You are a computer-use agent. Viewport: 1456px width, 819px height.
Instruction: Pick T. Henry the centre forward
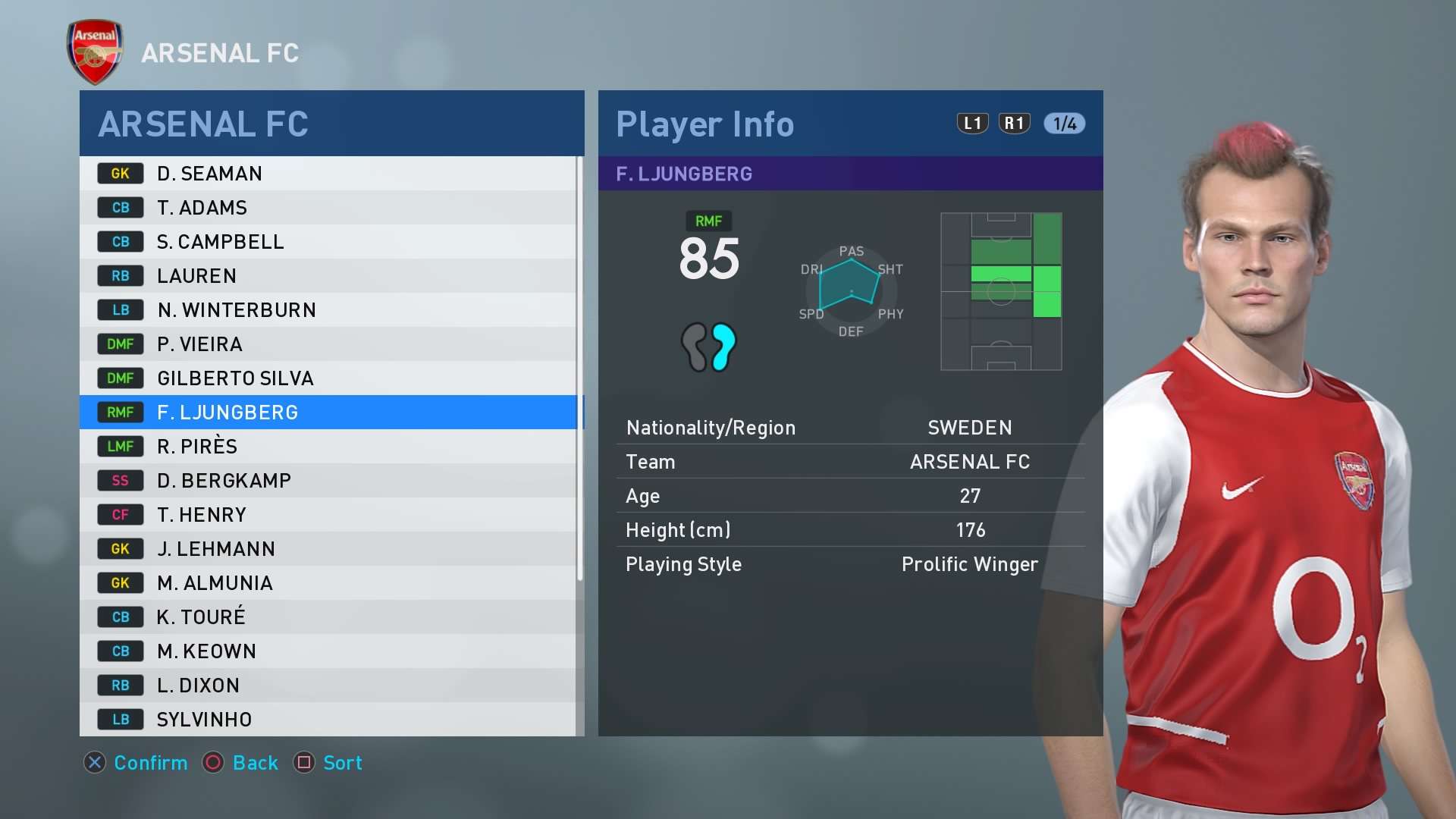point(328,515)
